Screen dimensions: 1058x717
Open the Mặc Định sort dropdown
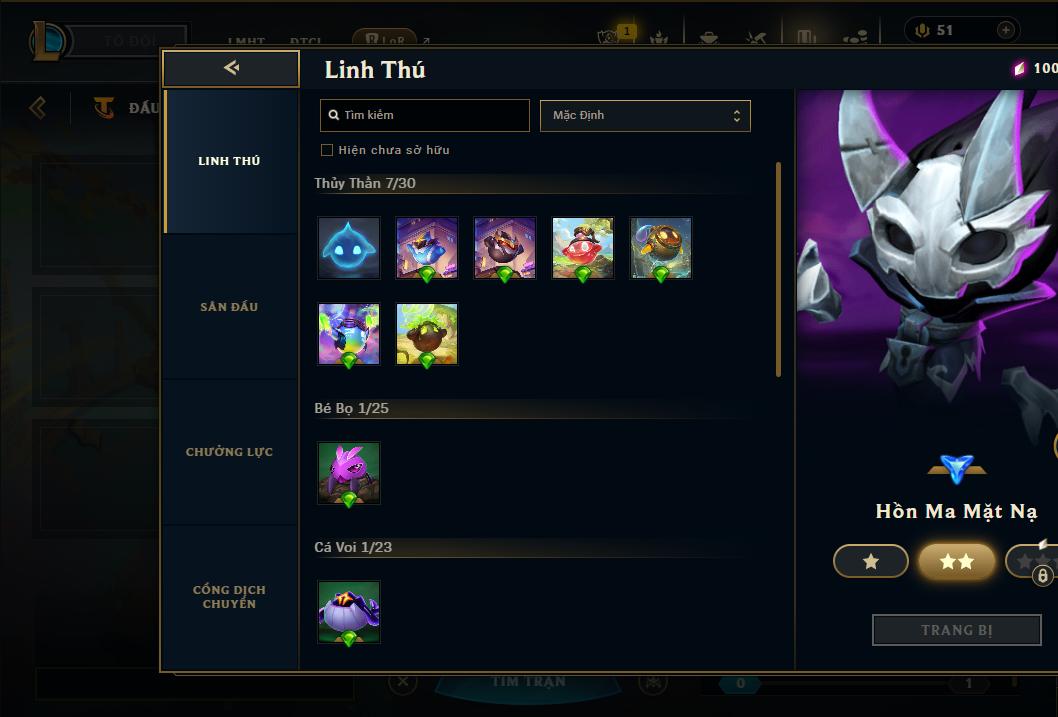645,115
